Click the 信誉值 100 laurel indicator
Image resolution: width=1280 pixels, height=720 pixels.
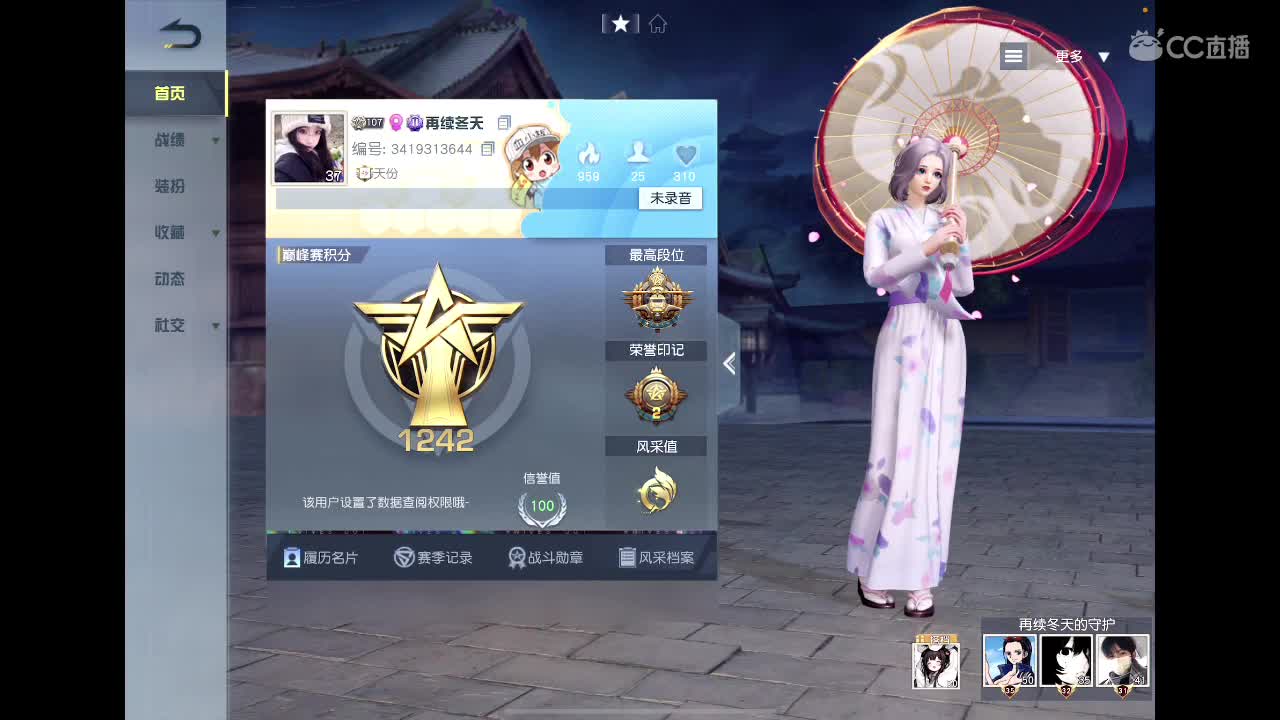click(542, 507)
